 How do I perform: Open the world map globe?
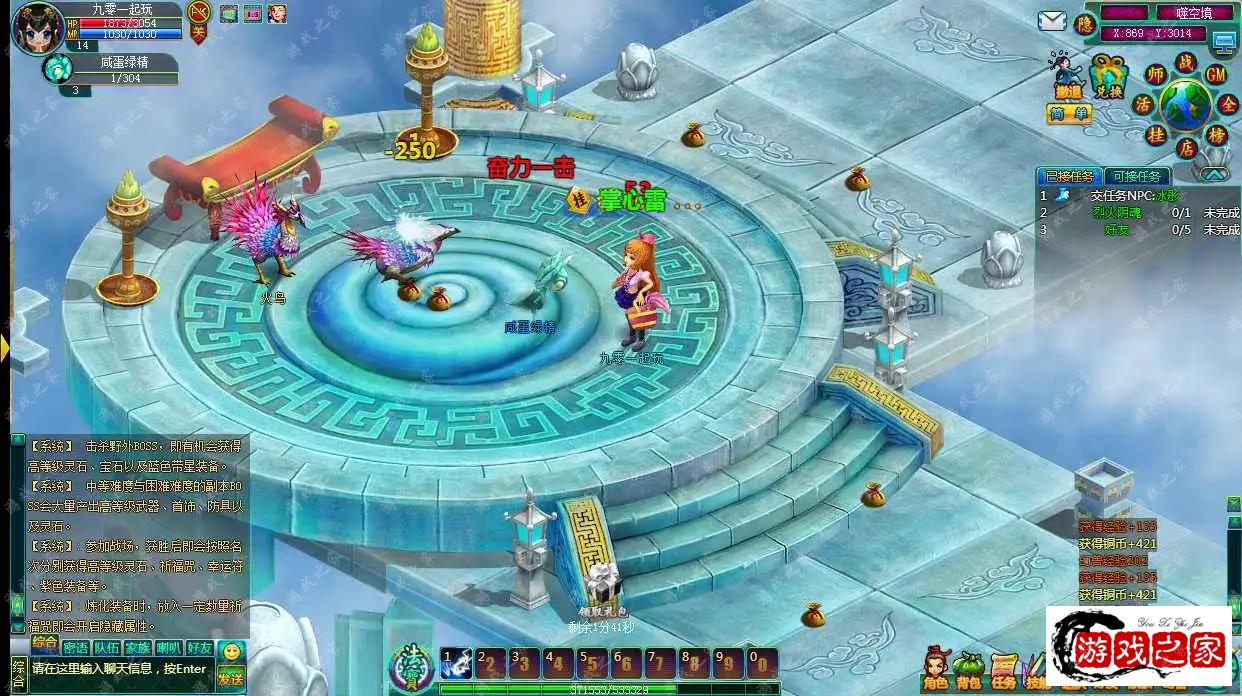point(1186,104)
